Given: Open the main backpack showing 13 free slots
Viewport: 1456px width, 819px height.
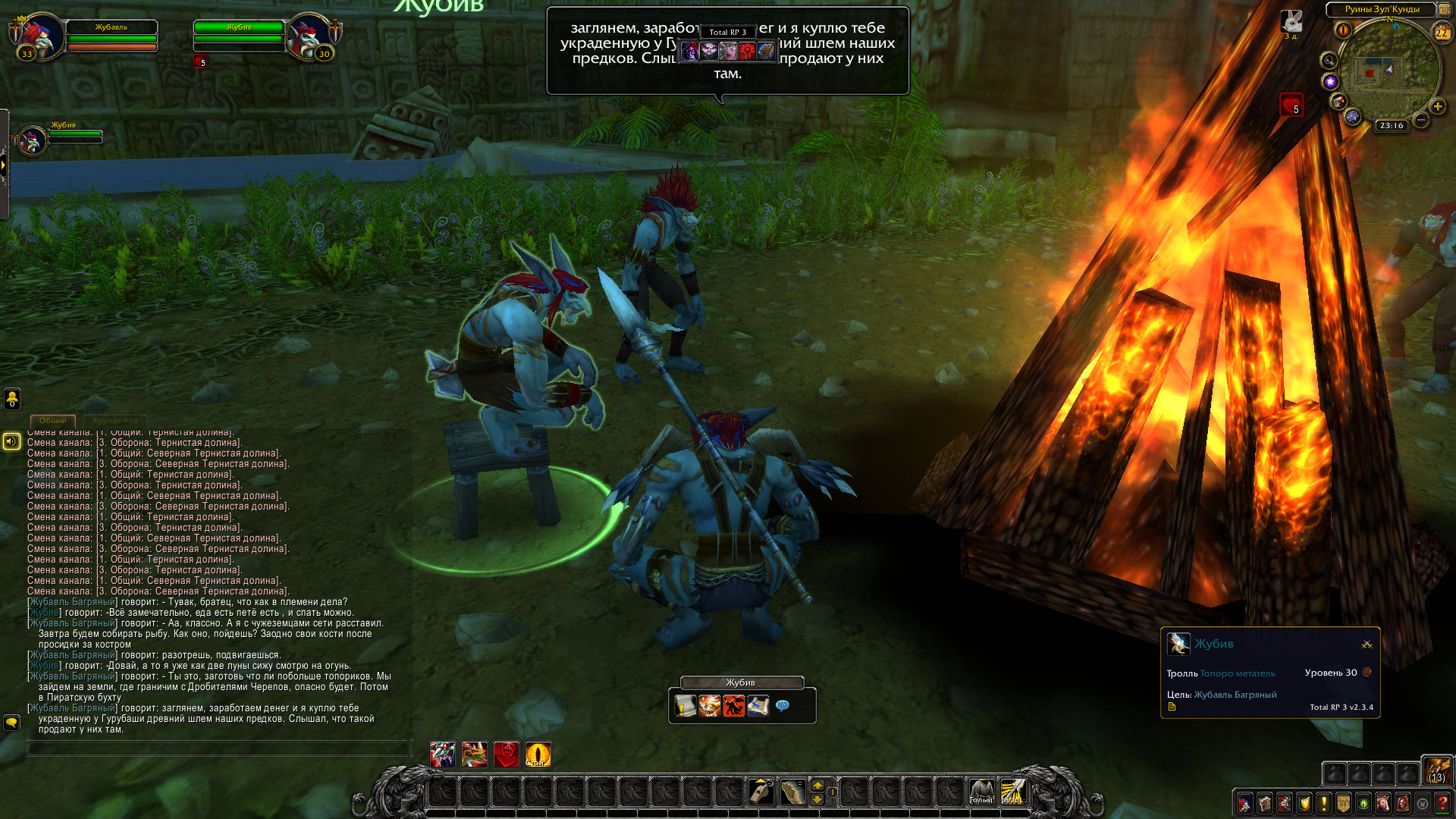Looking at the screenshot, I should 1437,770.
